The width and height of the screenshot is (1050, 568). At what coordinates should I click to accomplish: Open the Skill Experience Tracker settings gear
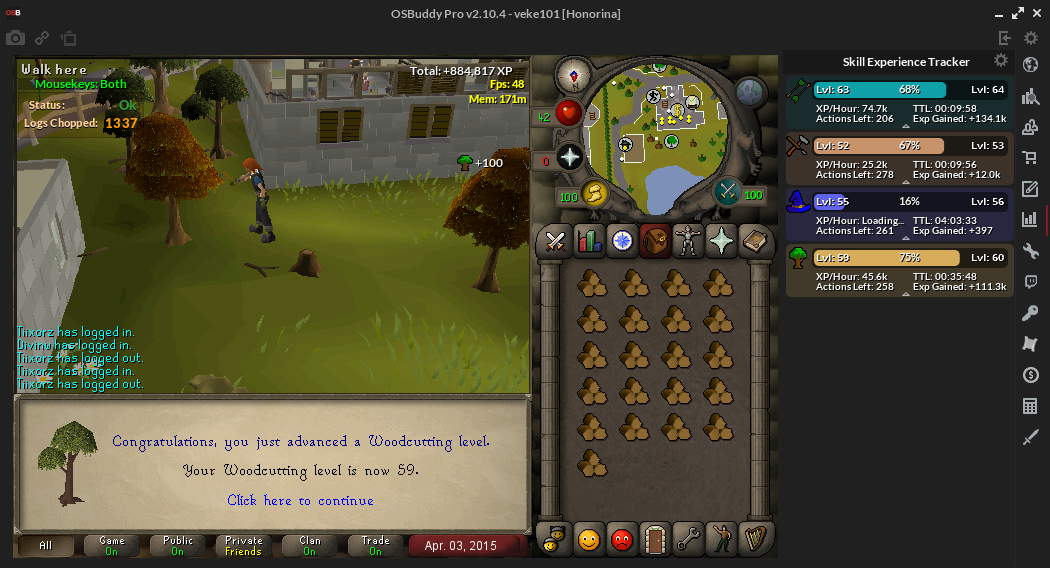[x=1000, y=61]
